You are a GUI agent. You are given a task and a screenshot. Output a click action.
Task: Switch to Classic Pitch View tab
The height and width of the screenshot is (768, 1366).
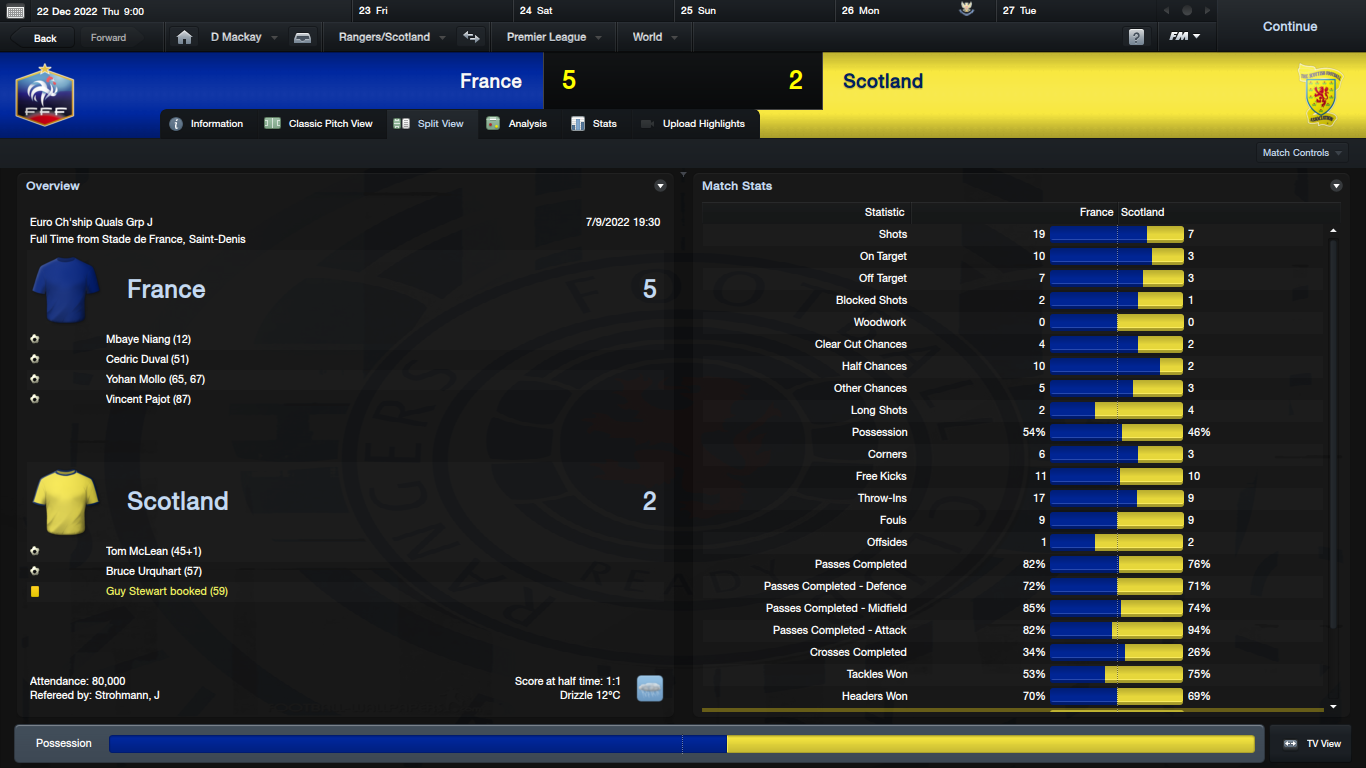click(319, 124)
